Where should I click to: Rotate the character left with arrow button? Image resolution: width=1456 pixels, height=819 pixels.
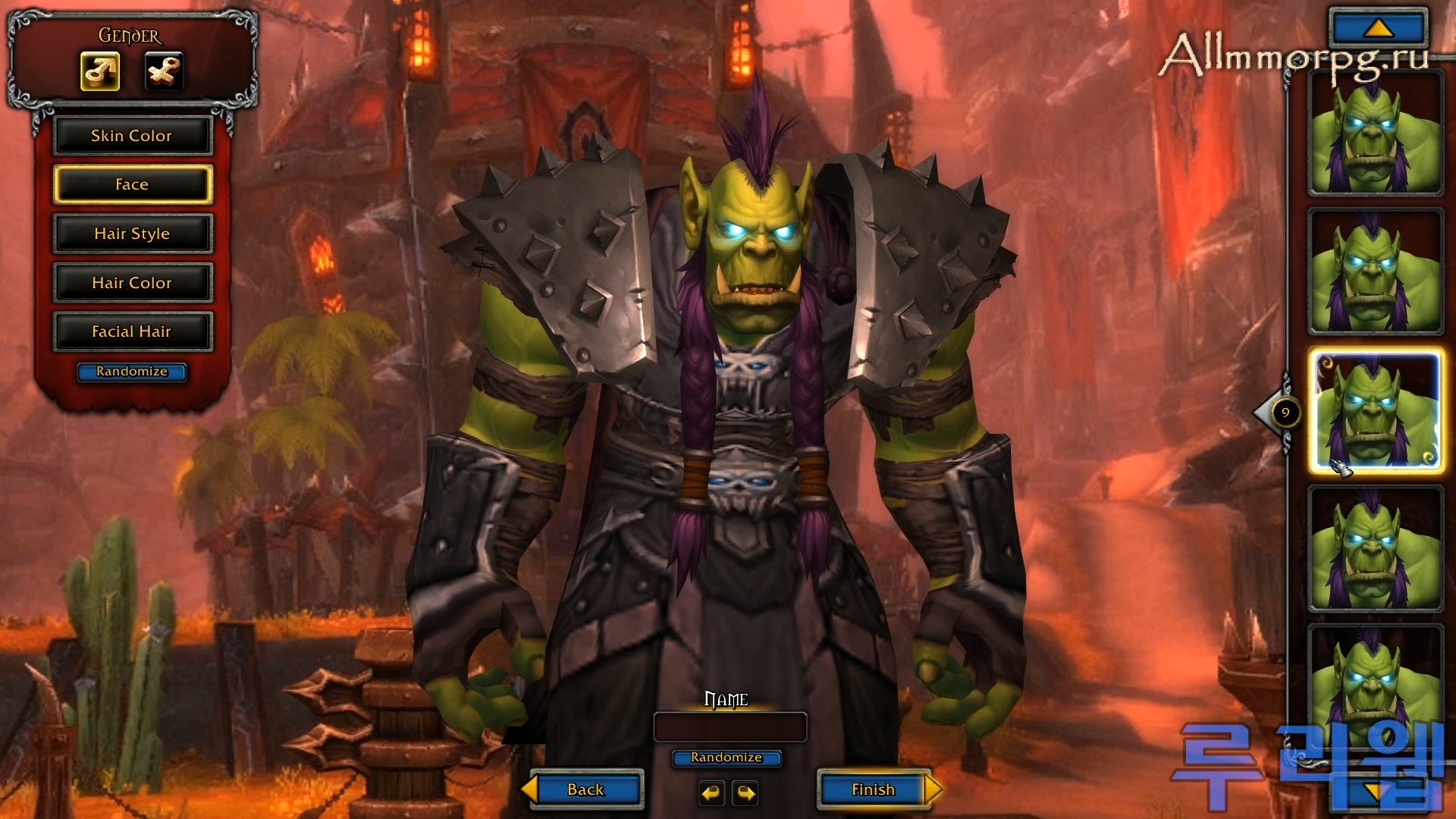[x=711, y=793]
